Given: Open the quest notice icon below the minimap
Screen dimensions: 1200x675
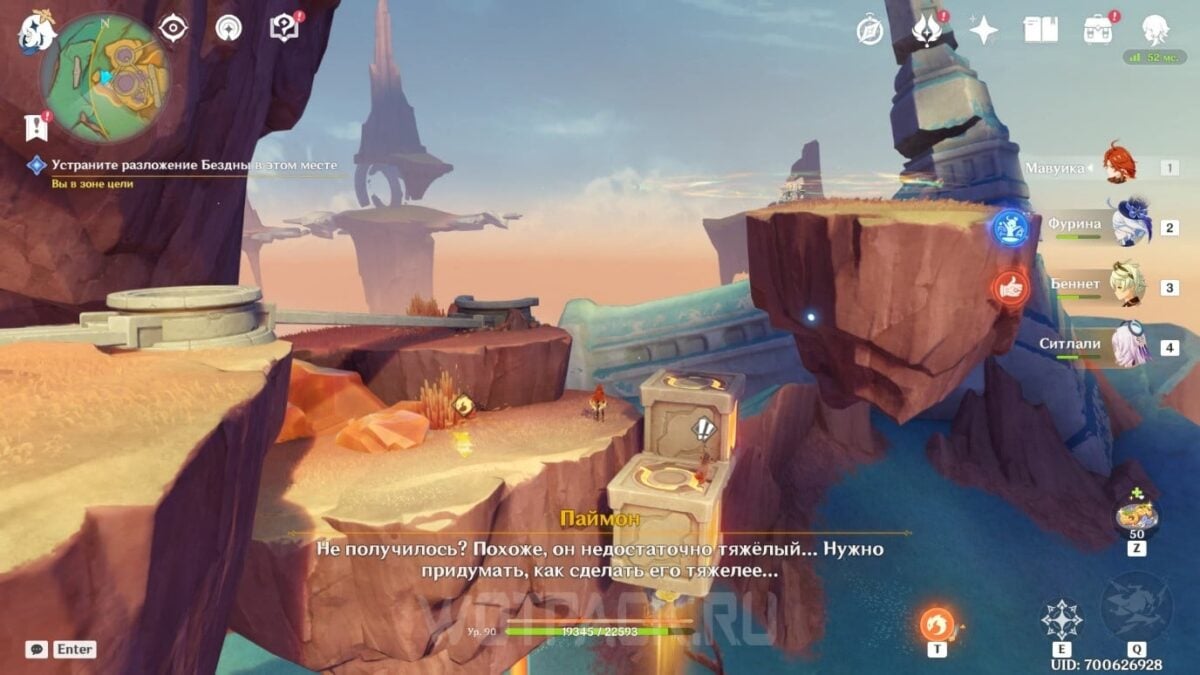Looking at the screenshot, I should point(37,127).
